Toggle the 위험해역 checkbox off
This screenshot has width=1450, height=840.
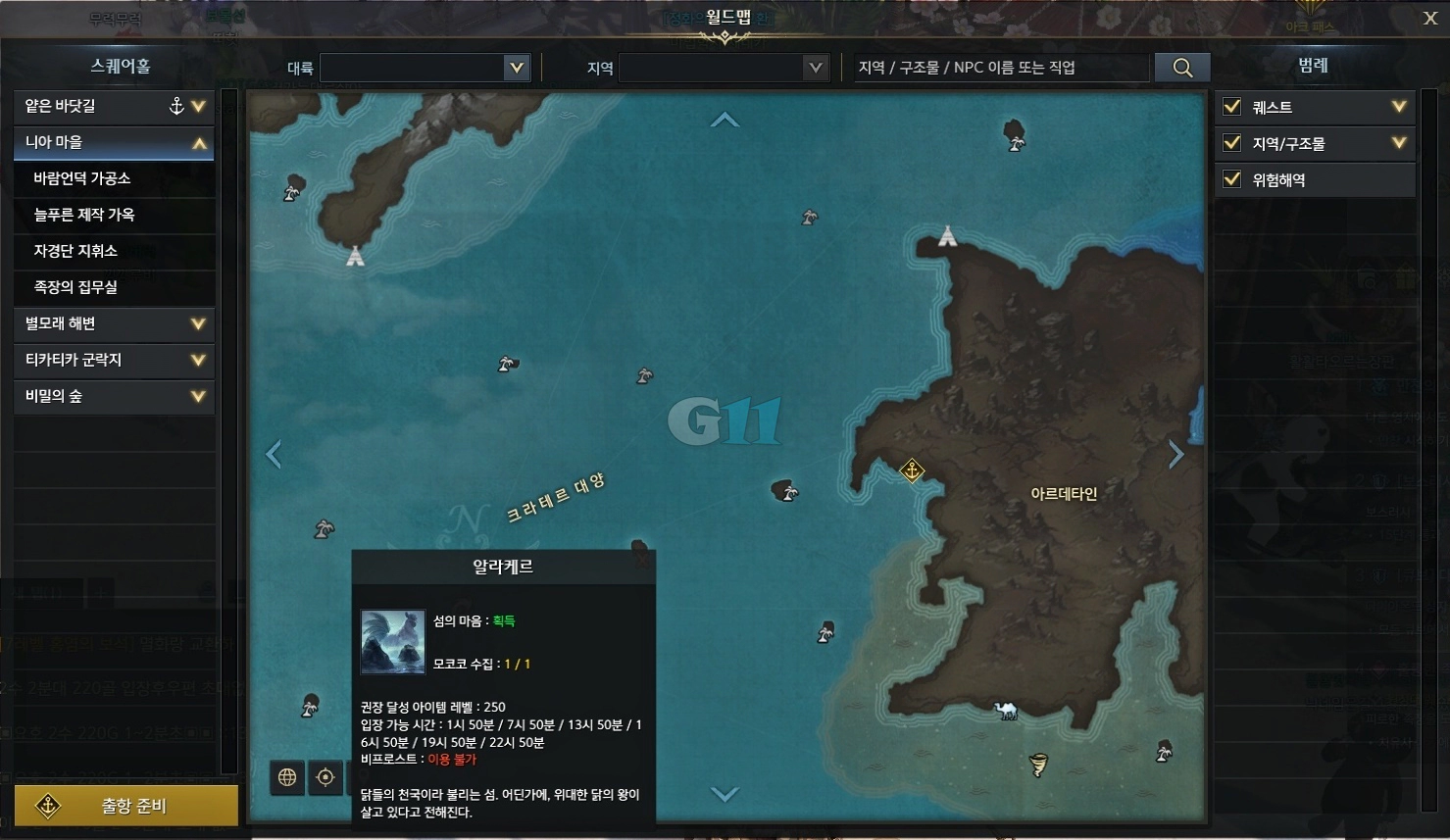(x=1231, y=179)
